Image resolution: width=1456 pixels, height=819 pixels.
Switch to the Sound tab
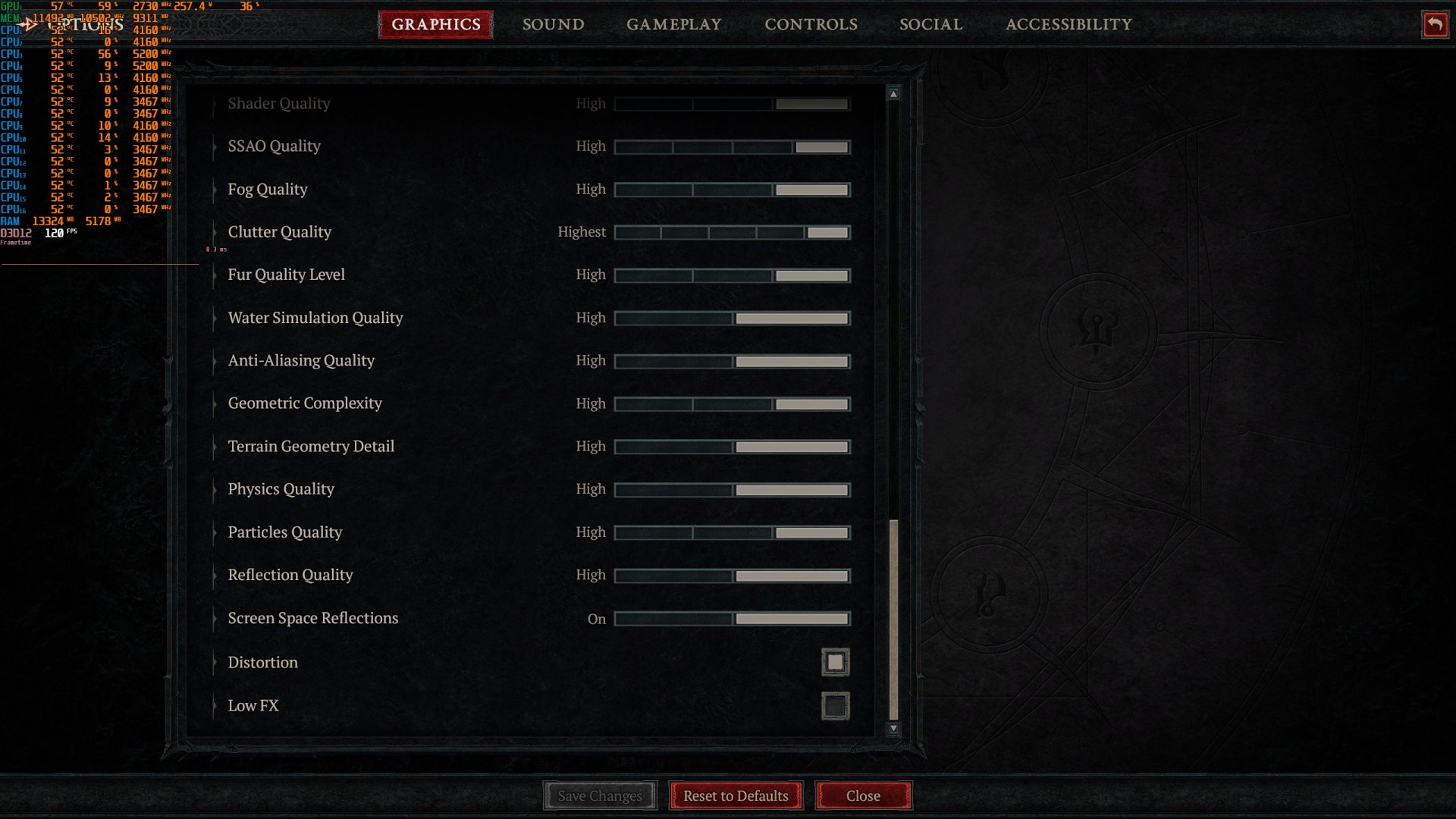point(553,24)
